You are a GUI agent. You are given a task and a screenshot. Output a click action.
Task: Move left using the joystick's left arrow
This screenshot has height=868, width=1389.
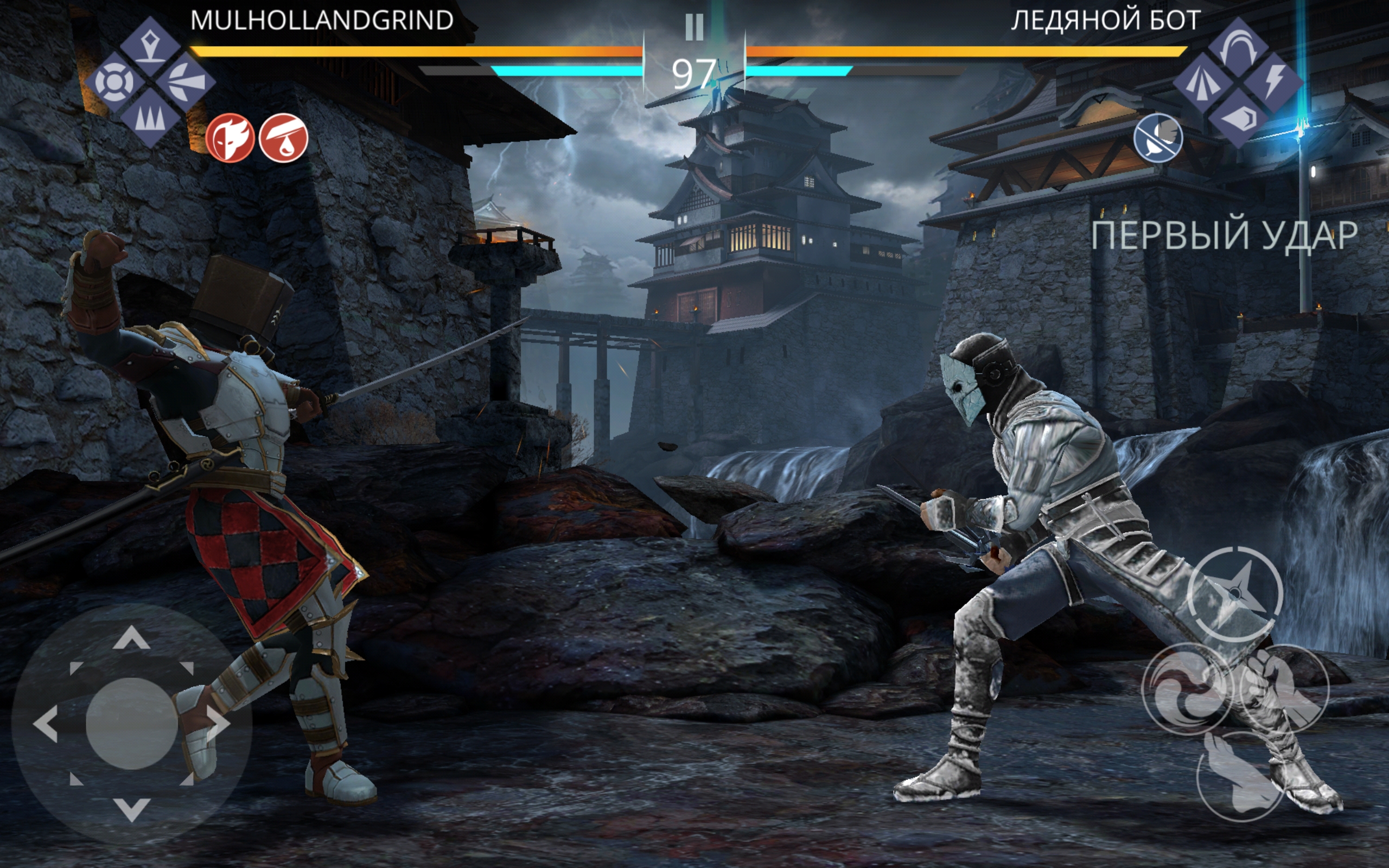(x=46, y=723)
